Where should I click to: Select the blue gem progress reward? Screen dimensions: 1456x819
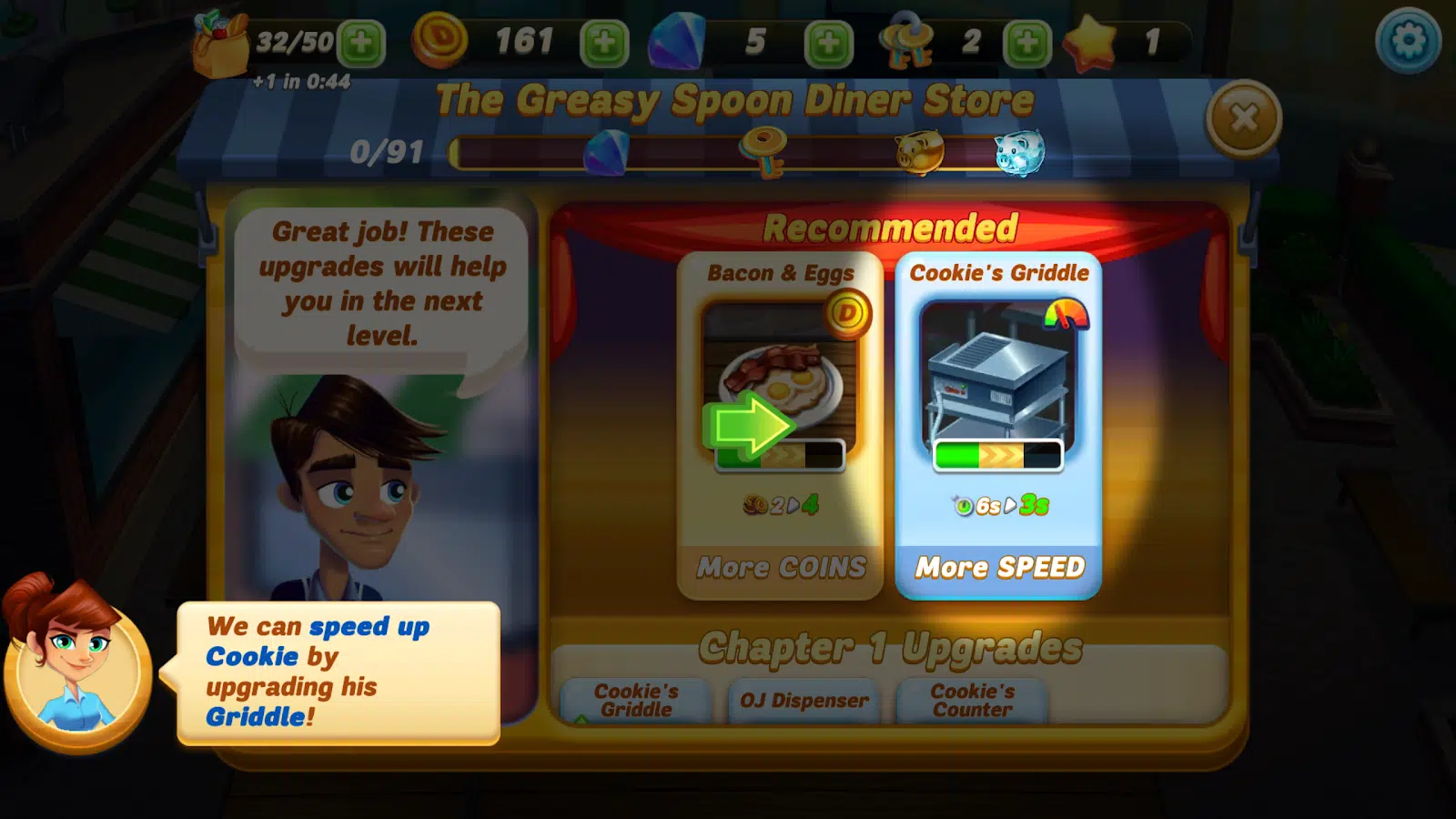[606, 151]
